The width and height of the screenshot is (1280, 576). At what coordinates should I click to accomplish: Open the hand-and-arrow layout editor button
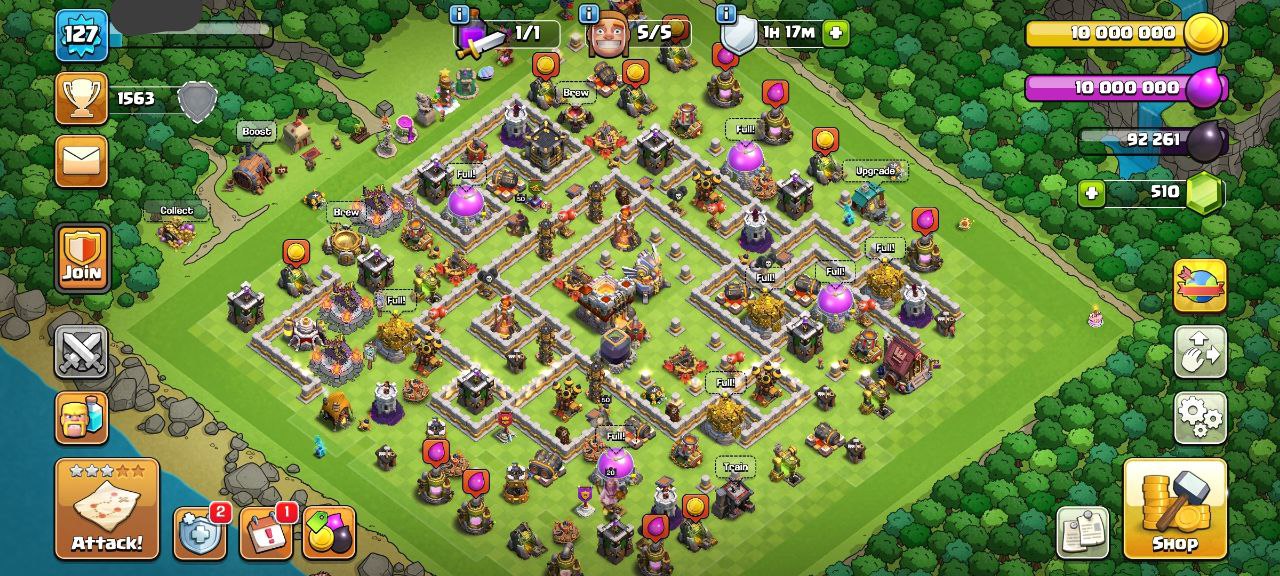pos(1199,351)
